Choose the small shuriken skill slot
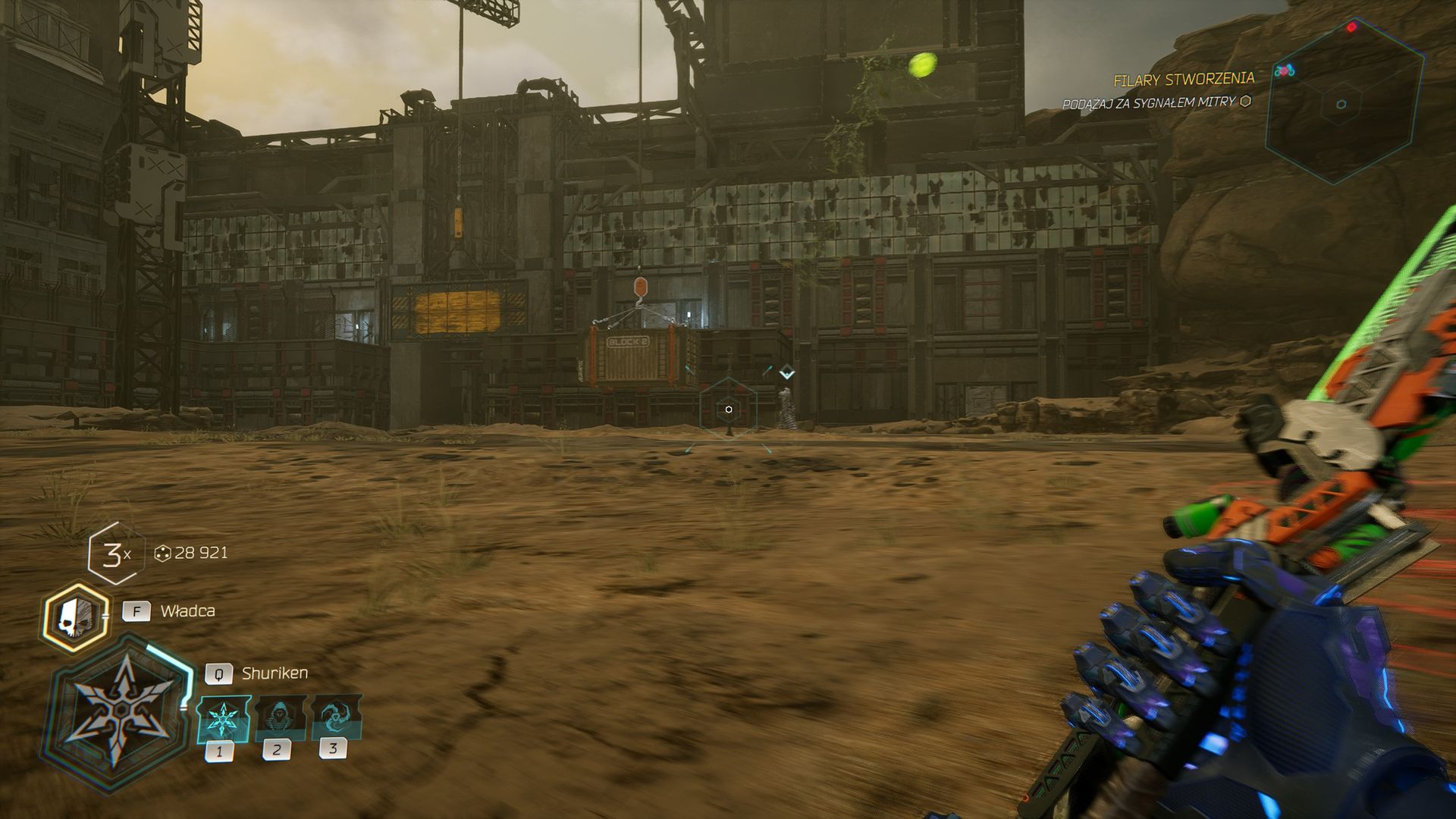 coord(222,719)
